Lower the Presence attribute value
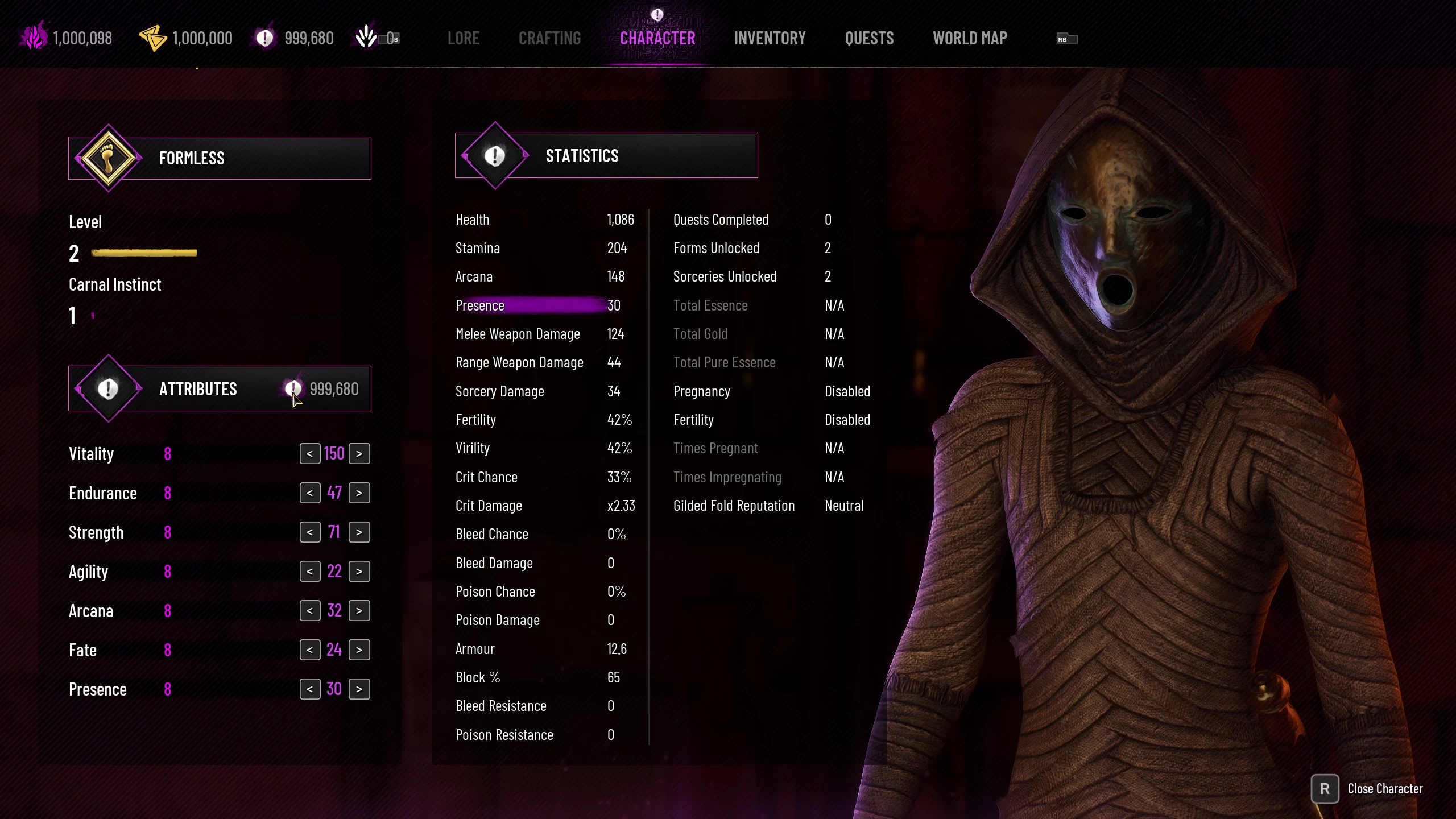Image resolution: width=1456 pixels, height=819 pixels. (x=310, y=689)
